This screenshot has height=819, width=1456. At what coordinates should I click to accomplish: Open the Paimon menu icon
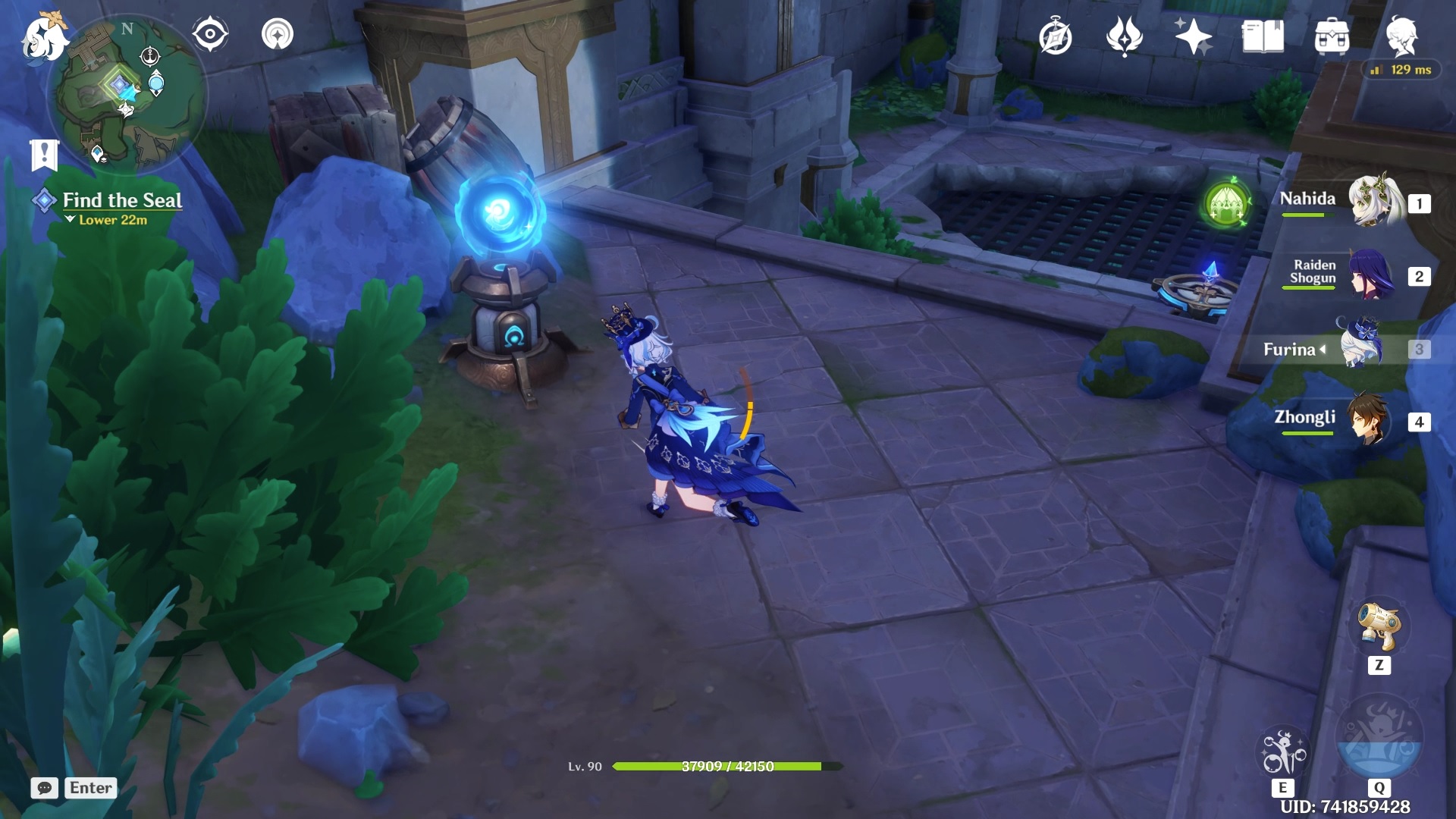(x=44, y=36)
